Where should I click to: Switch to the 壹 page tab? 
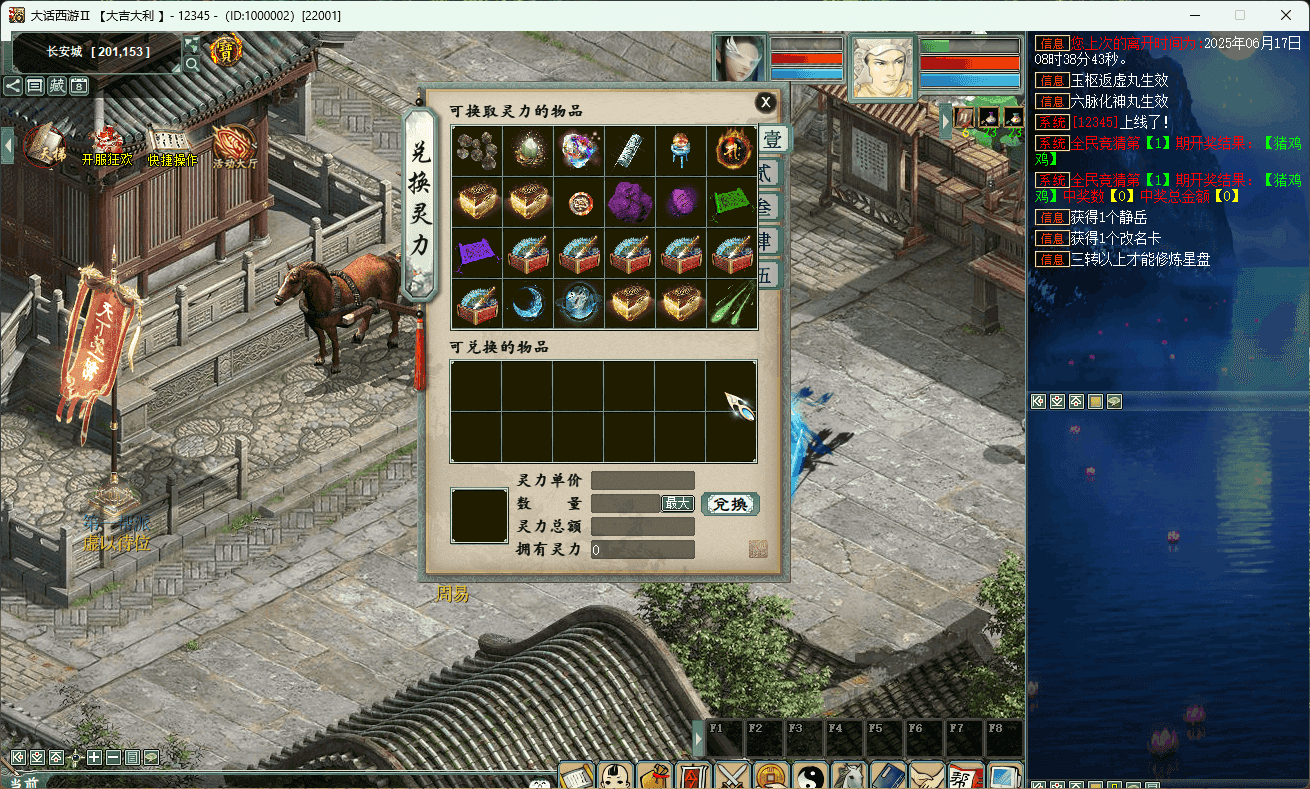(x=772, y=139)
